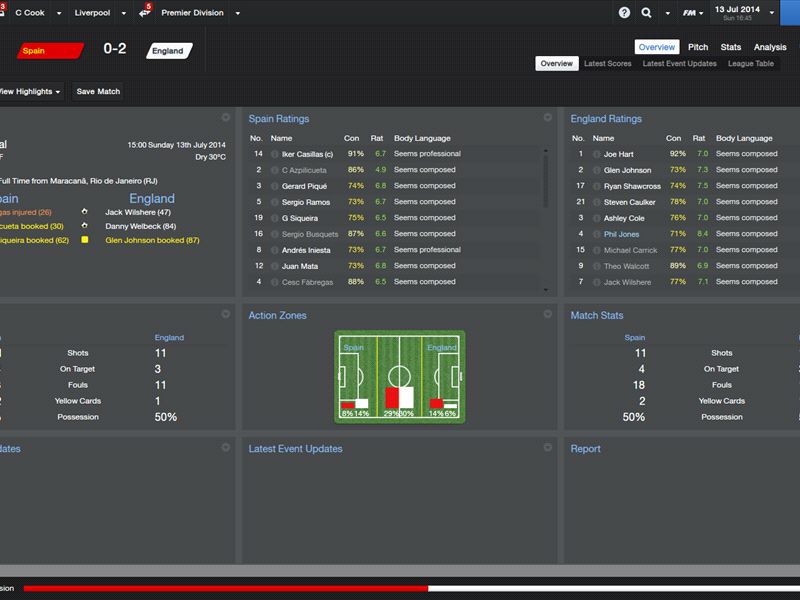Screen dimensions: 800x600
Task: Click the Save Match button
Action: click(98, 92)
